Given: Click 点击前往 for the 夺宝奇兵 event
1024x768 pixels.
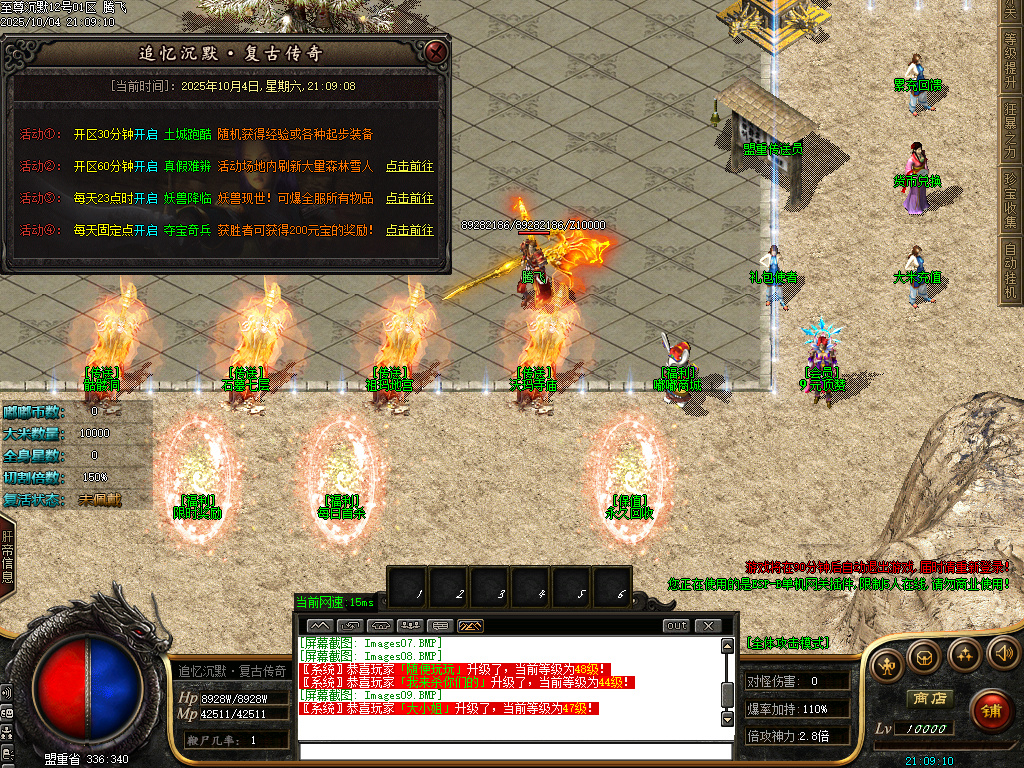Looking at the screenshot, I should (x=410, y=230).
